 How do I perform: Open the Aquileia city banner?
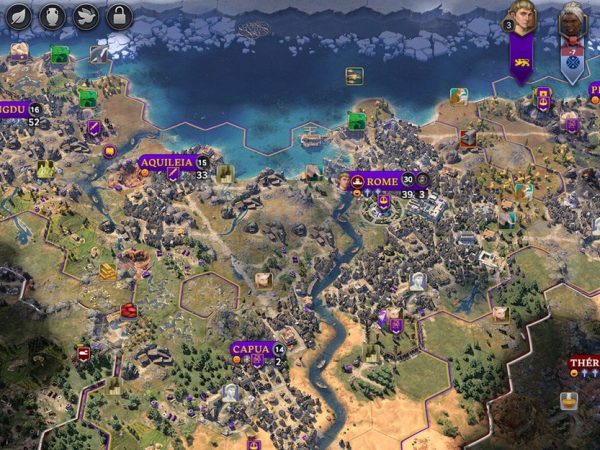[165, 162]
